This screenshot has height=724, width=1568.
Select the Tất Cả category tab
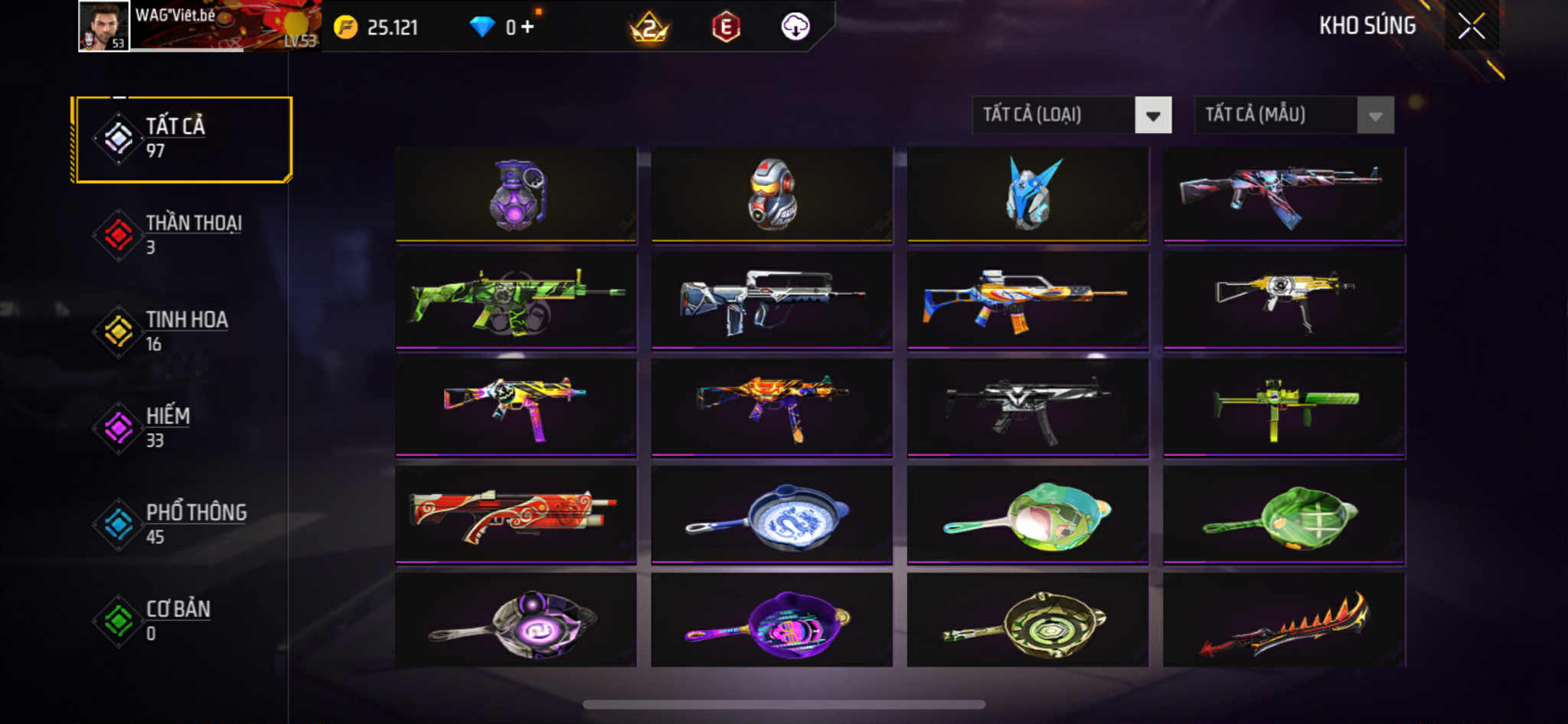182,139
